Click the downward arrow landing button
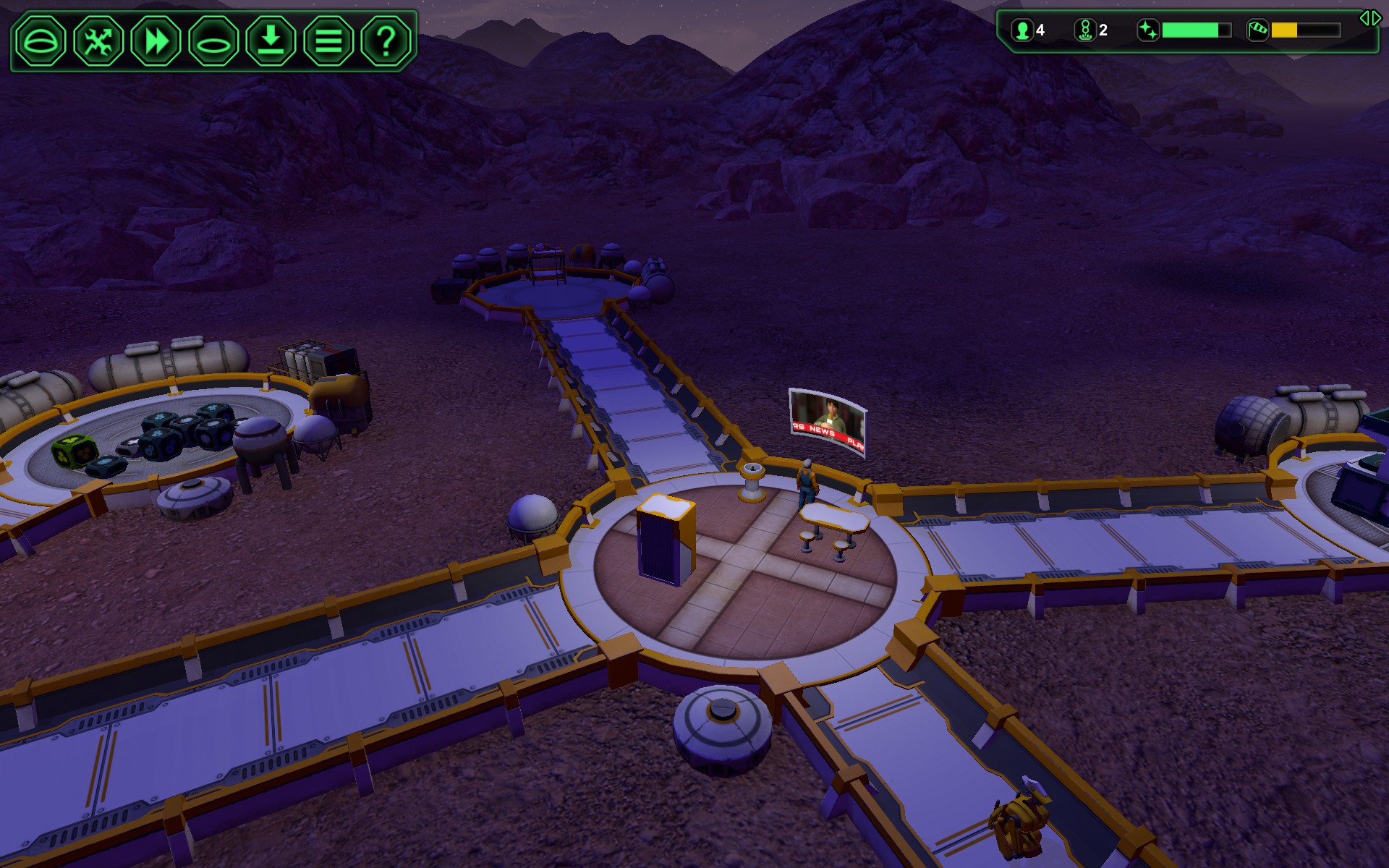This screenshot has height=868, width=1389. point(271,41)
